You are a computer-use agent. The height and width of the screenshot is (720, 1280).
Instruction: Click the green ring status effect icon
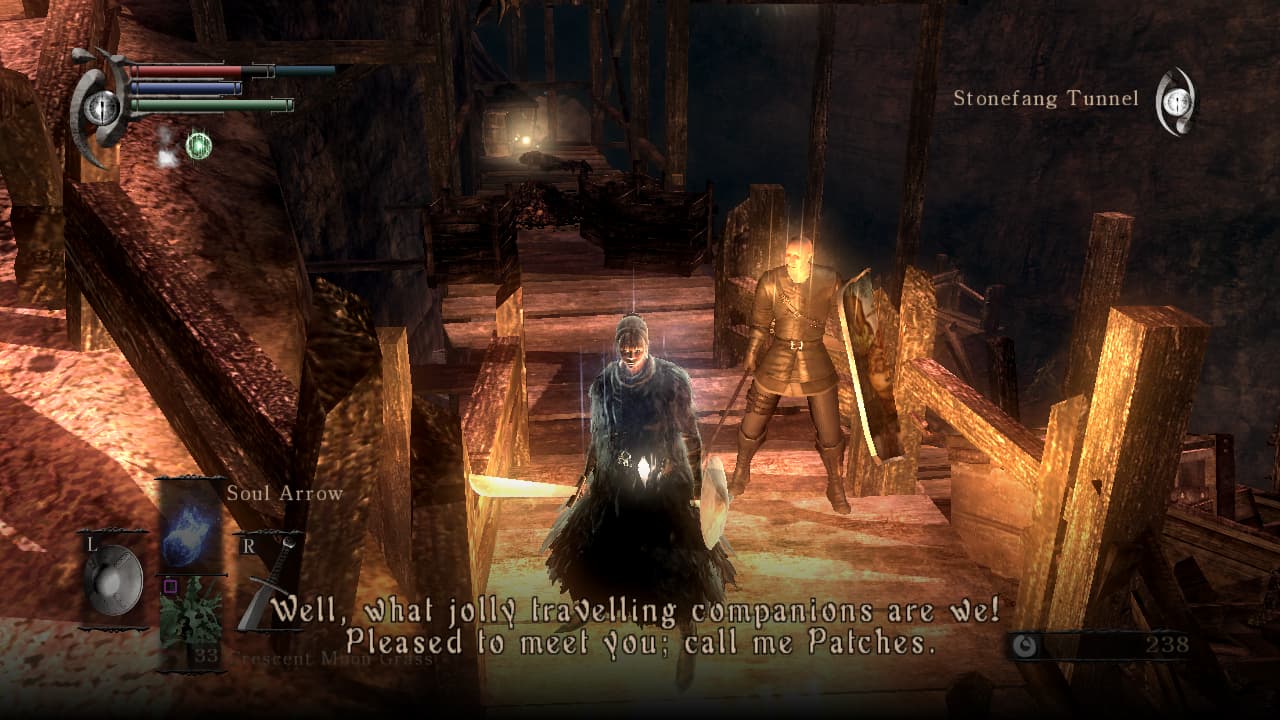tap(199, 146)
